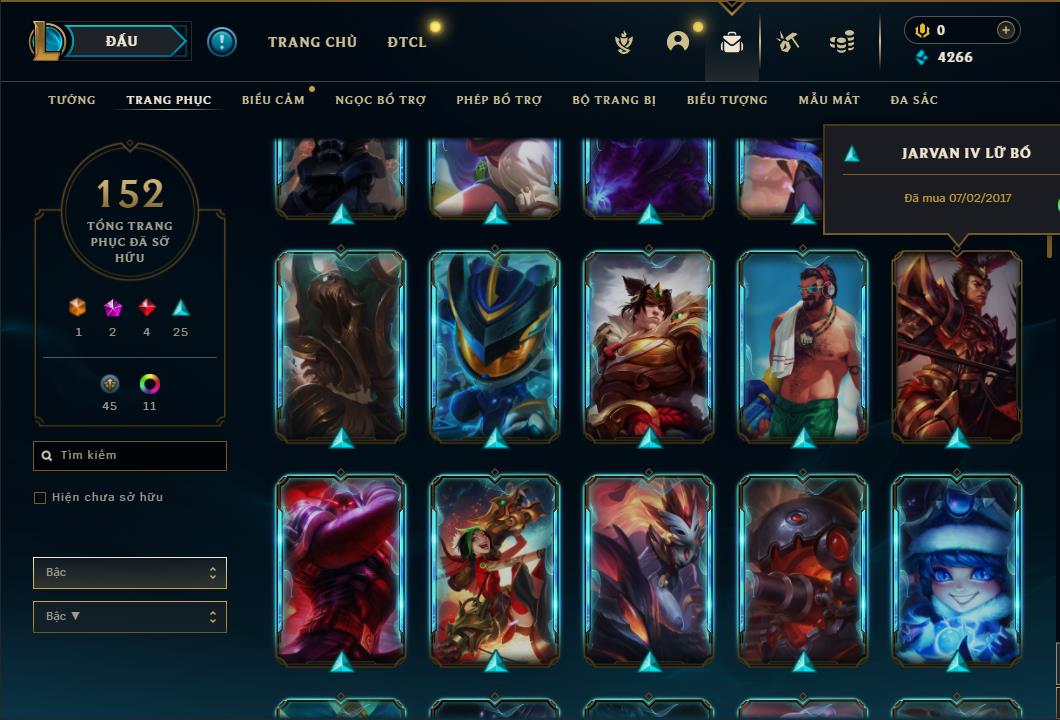Switch to the BIỂU CẢM tab
Image resolution: width=1060 pixels, height=720 pixels.
[273, 100]
